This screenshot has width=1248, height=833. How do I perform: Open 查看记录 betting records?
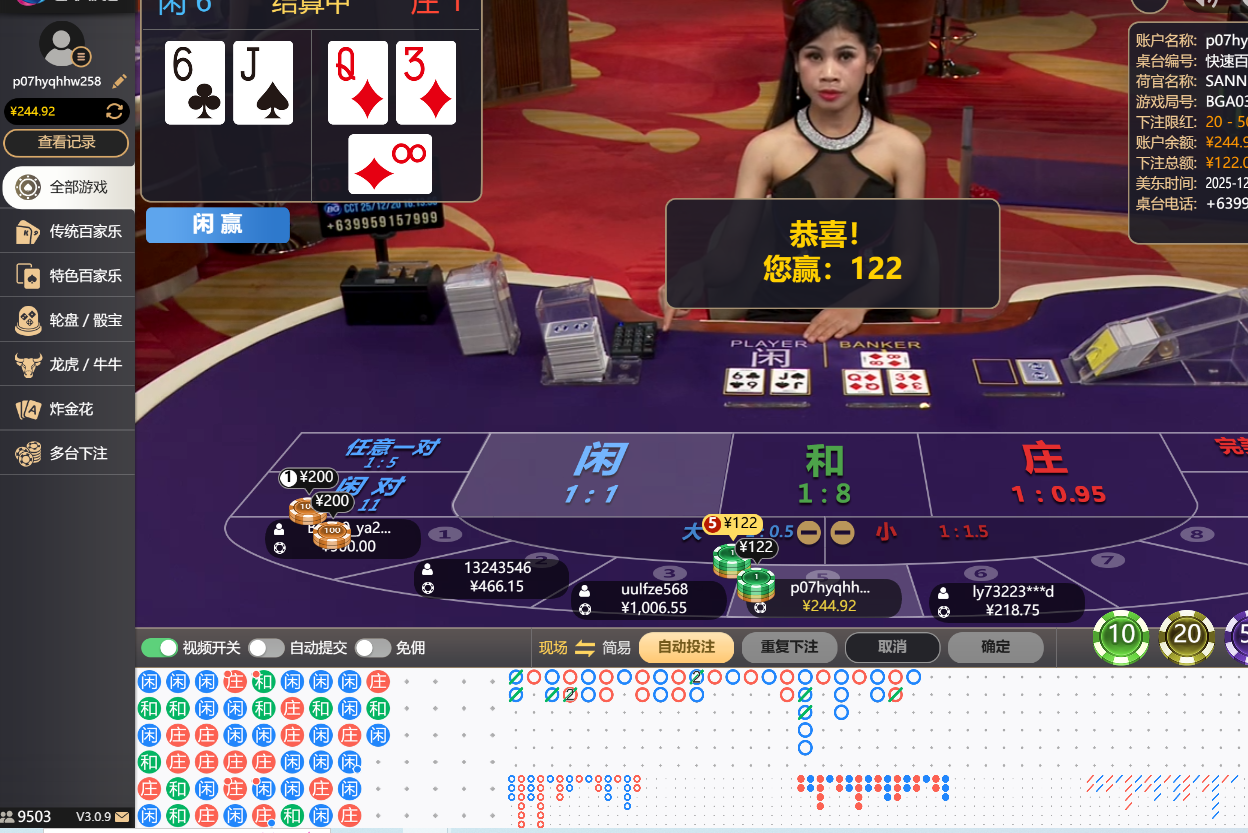(66, 143)
